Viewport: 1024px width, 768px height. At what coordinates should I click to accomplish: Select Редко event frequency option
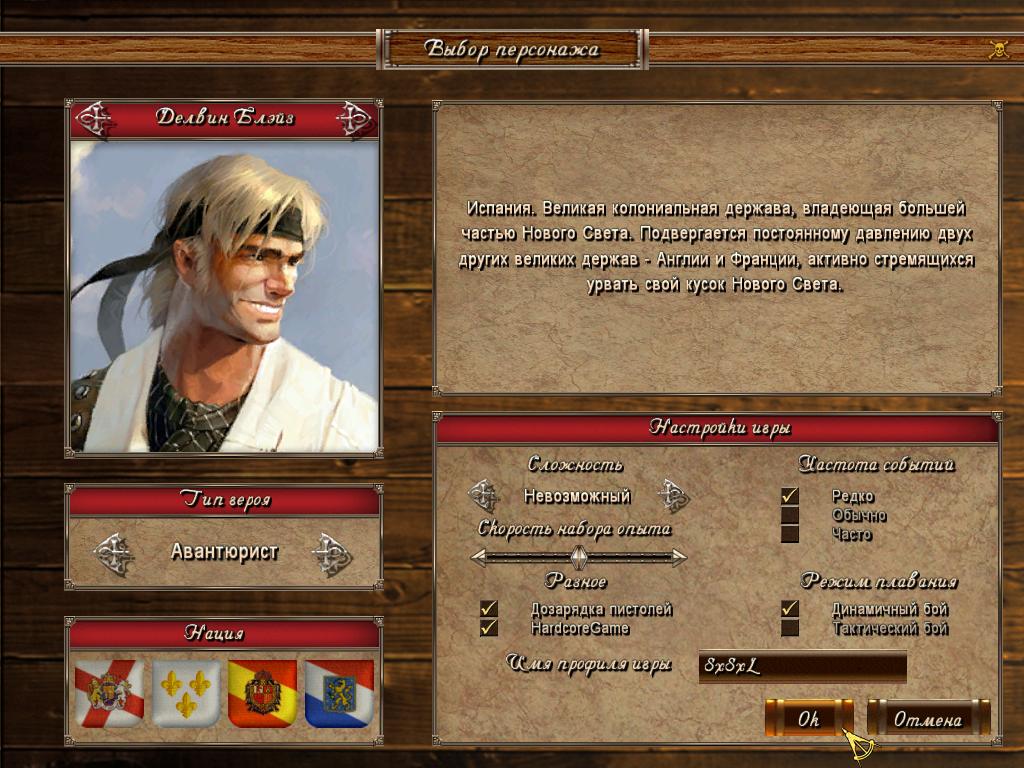pyautogui.click(x=790, y=496)
